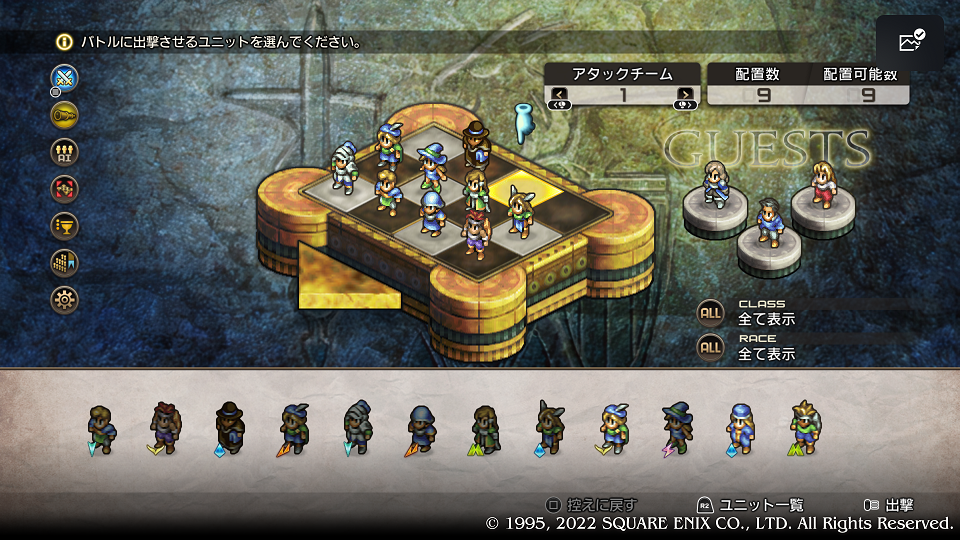Open the AI settings icon
This screenshot has width=960, height=540.
tap(65, 151)
